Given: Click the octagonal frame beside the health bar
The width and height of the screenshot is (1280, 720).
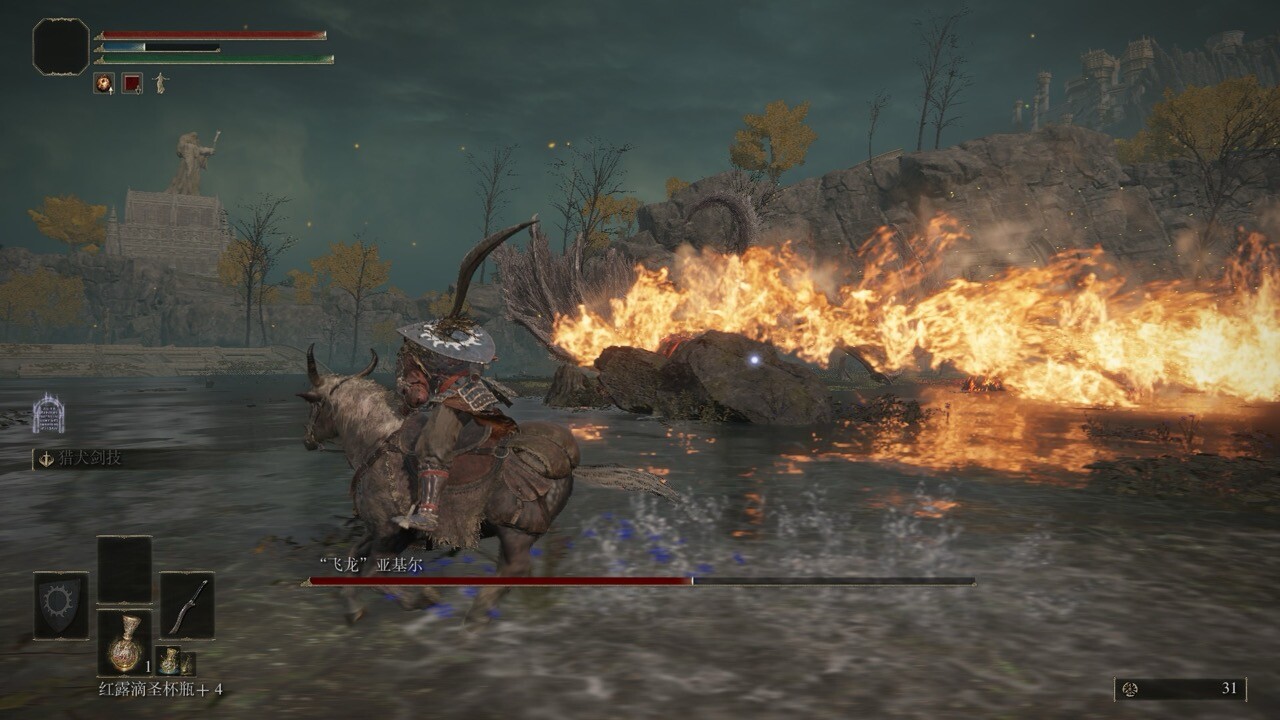Looking at the screenshot, I should tap(61, 46).
